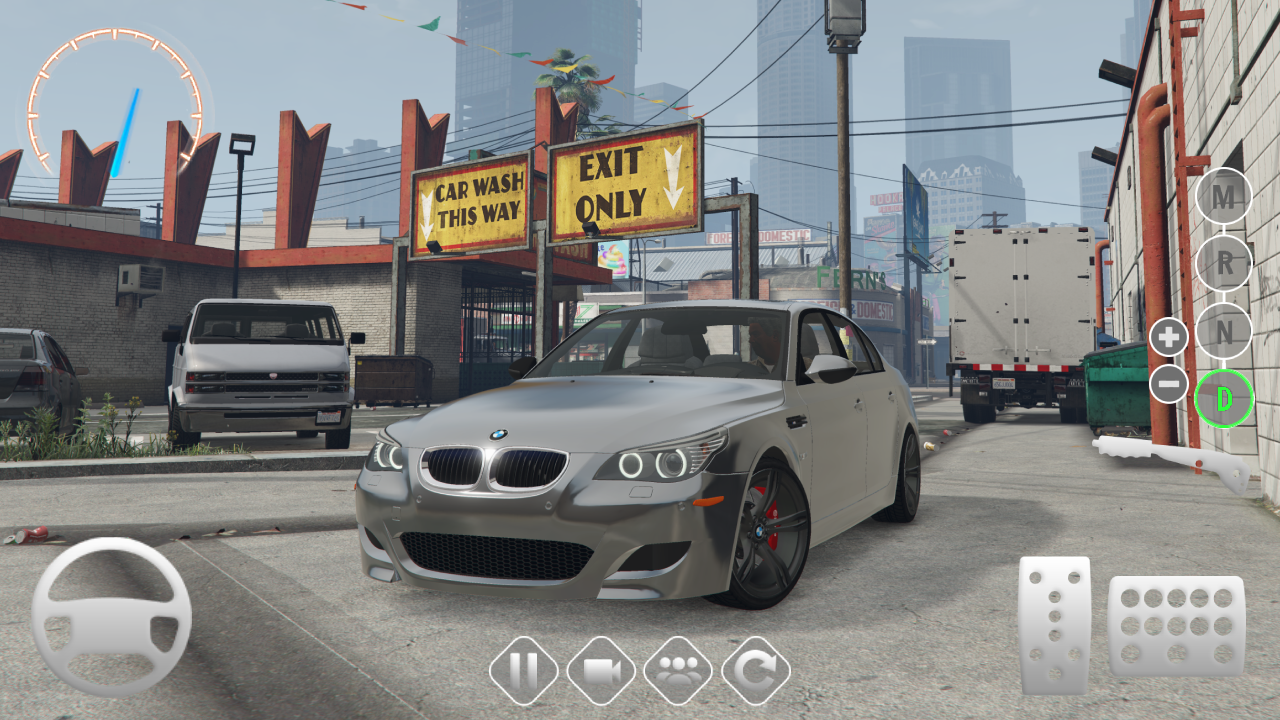Engage drive gear D
Screen dimensions: 1280x720
[x=1223, y=399]
